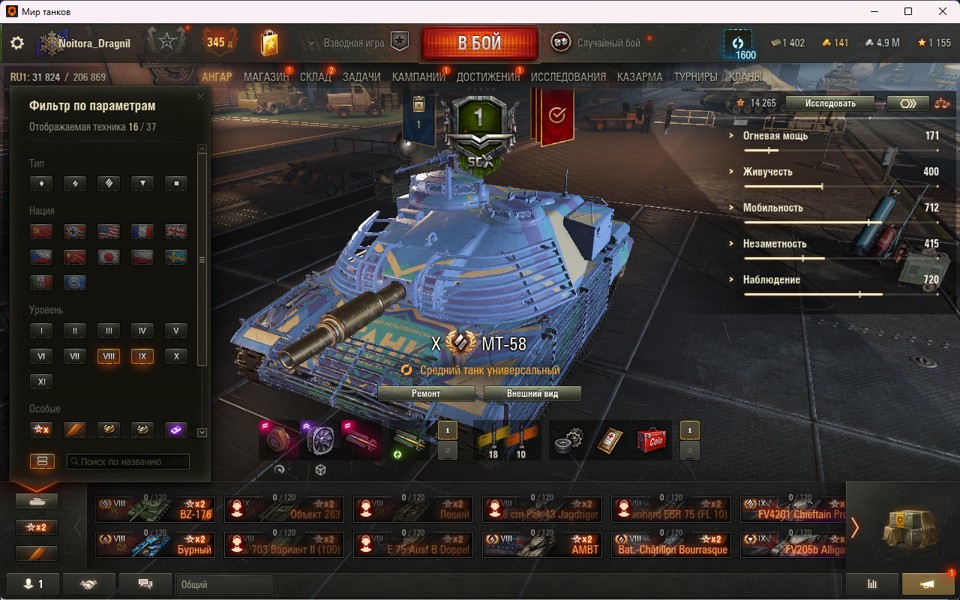
Task: Open the КАЗАРМА tab
Action: [x=639, y=77]
